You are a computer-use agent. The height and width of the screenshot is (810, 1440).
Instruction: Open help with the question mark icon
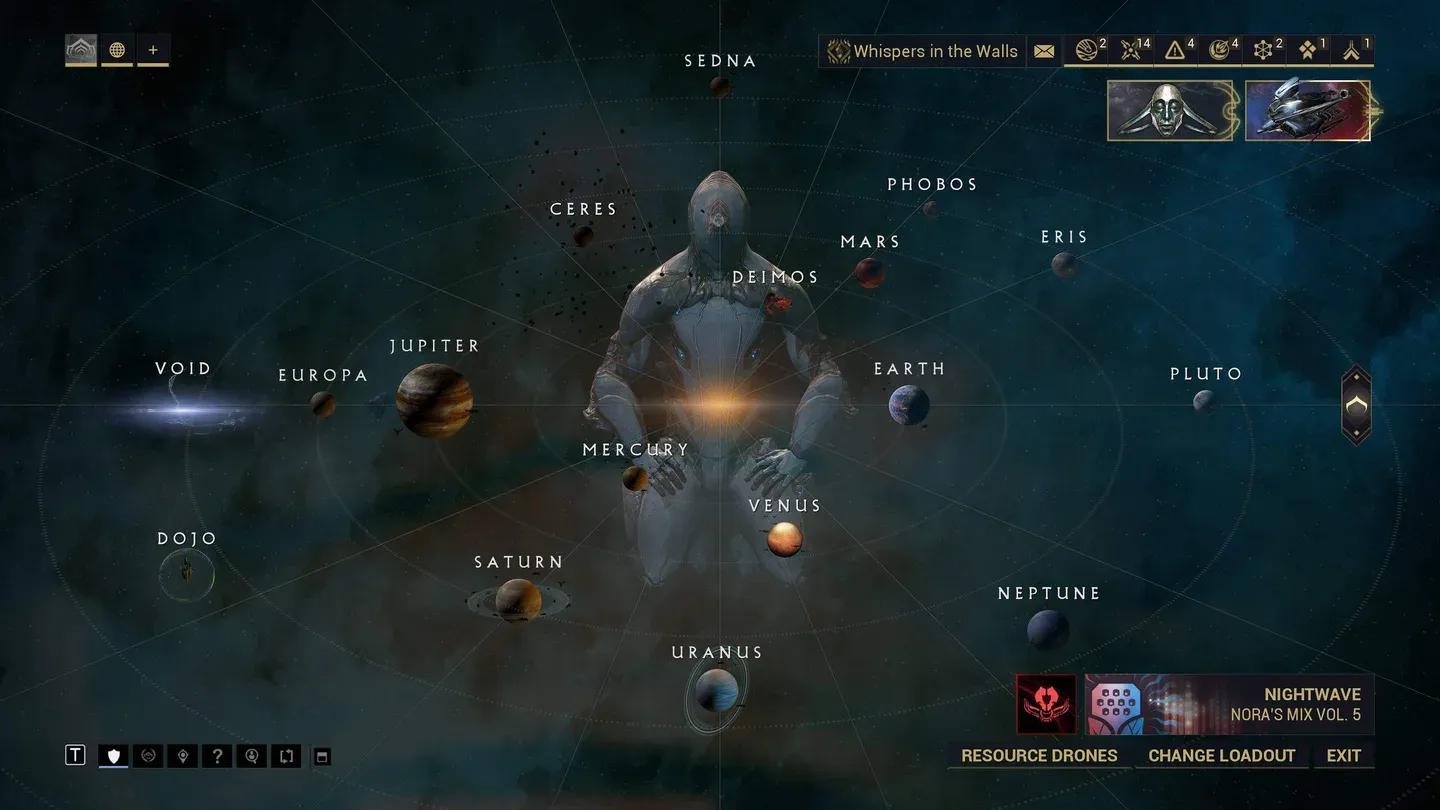(x=217, y=756)
